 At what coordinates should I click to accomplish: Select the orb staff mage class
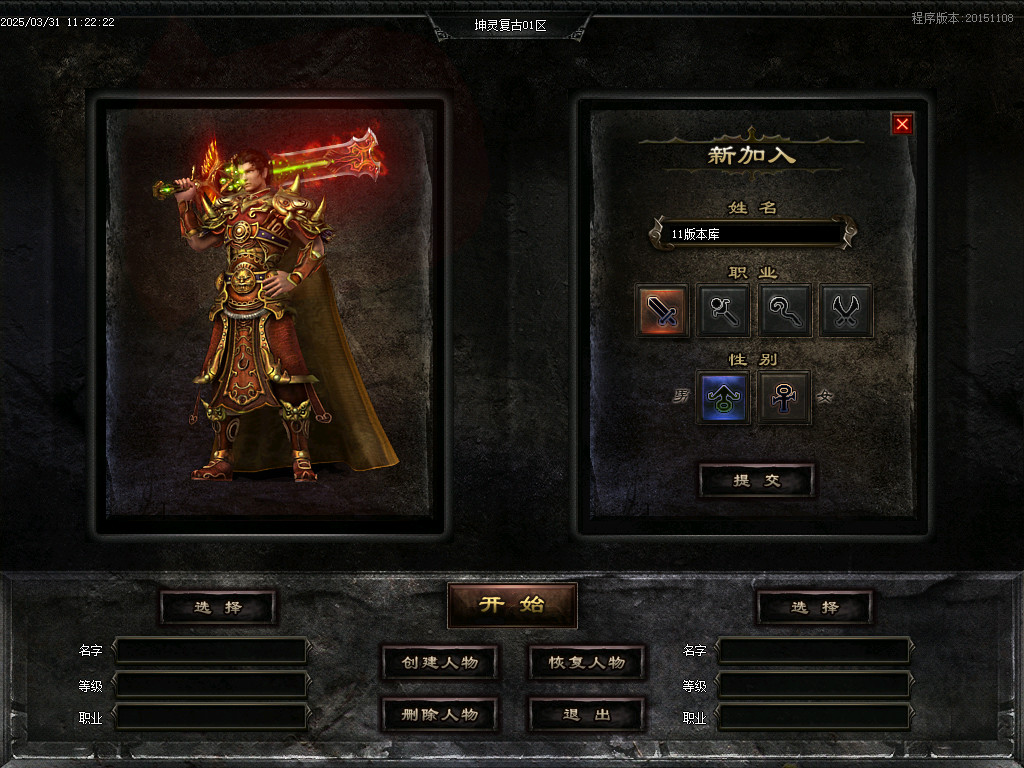(723, 310)
